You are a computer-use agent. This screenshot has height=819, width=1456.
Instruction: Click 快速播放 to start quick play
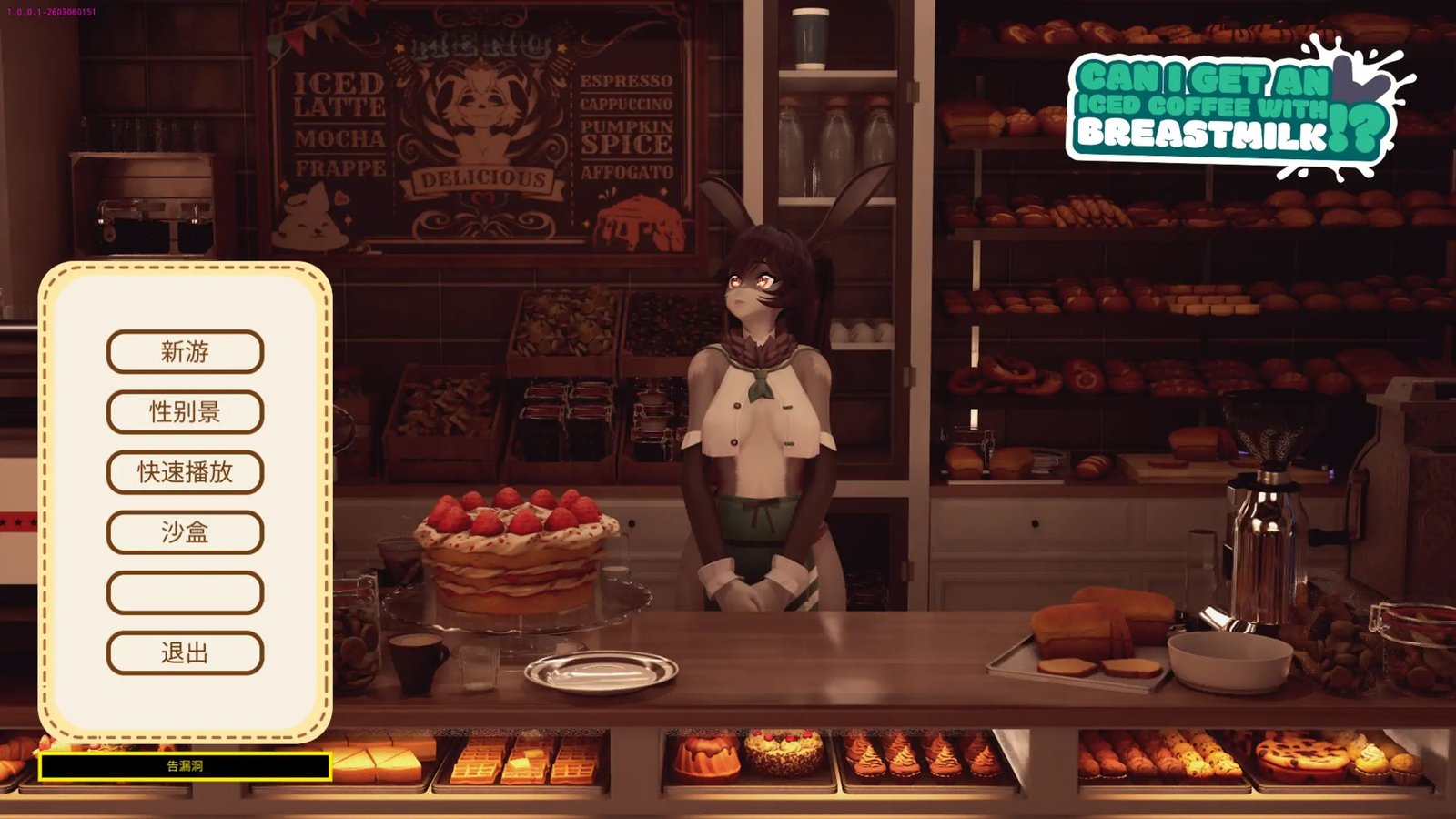185,472
